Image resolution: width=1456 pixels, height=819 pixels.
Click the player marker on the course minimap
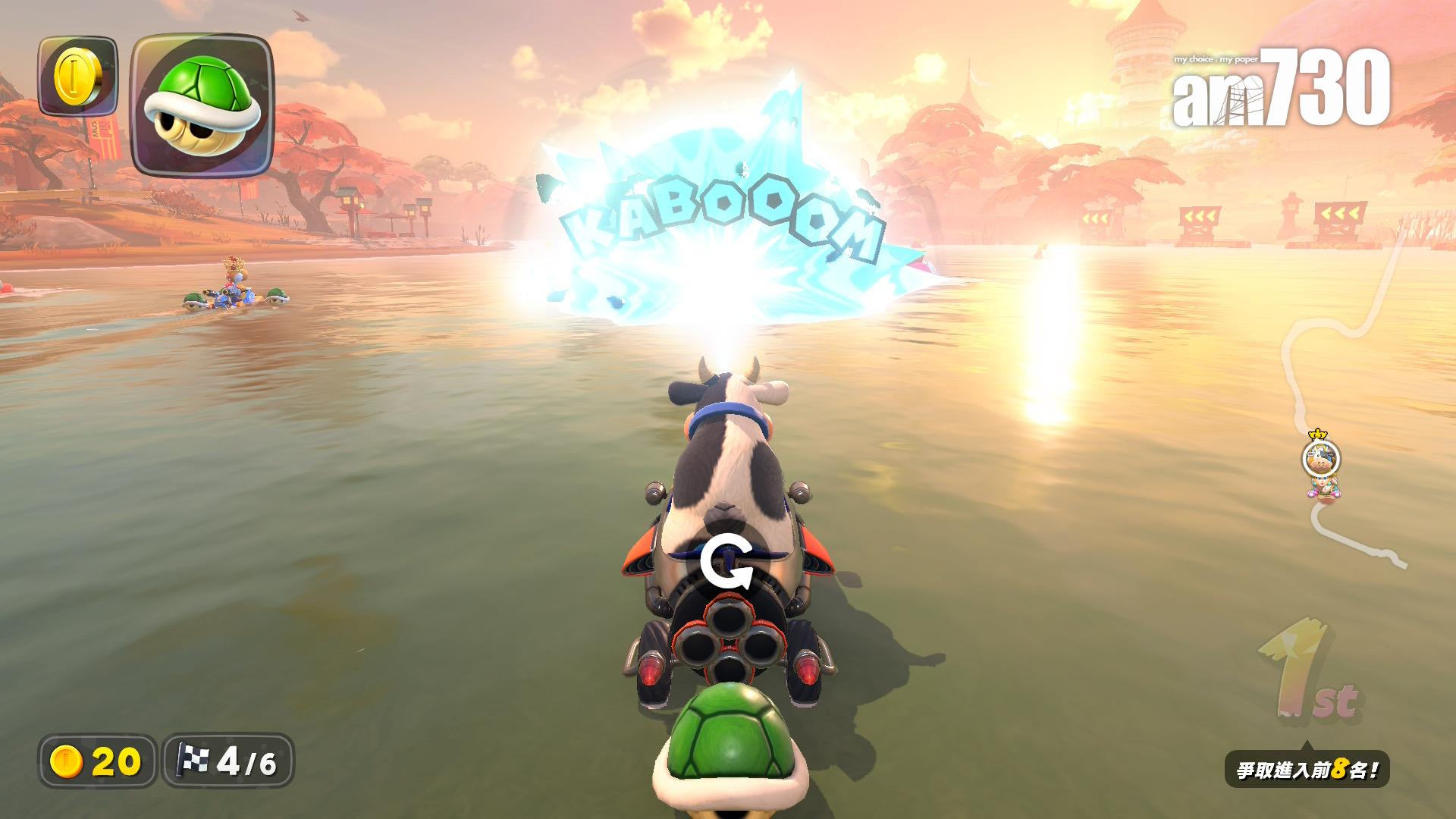[x=1321, y=459]
